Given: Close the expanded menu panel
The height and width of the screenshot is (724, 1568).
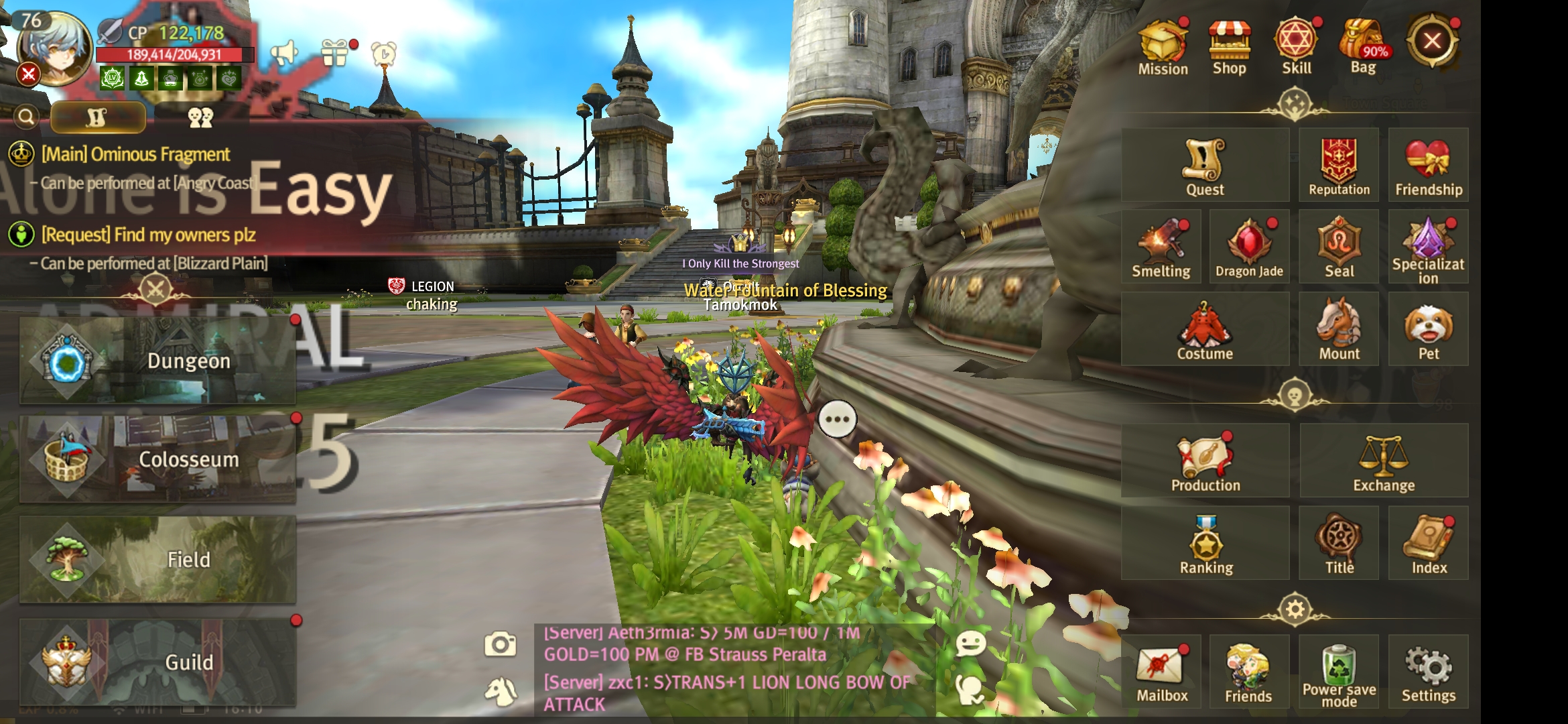Looking at the screenshot, I should pyautogui.click(x=1432, y=42).
